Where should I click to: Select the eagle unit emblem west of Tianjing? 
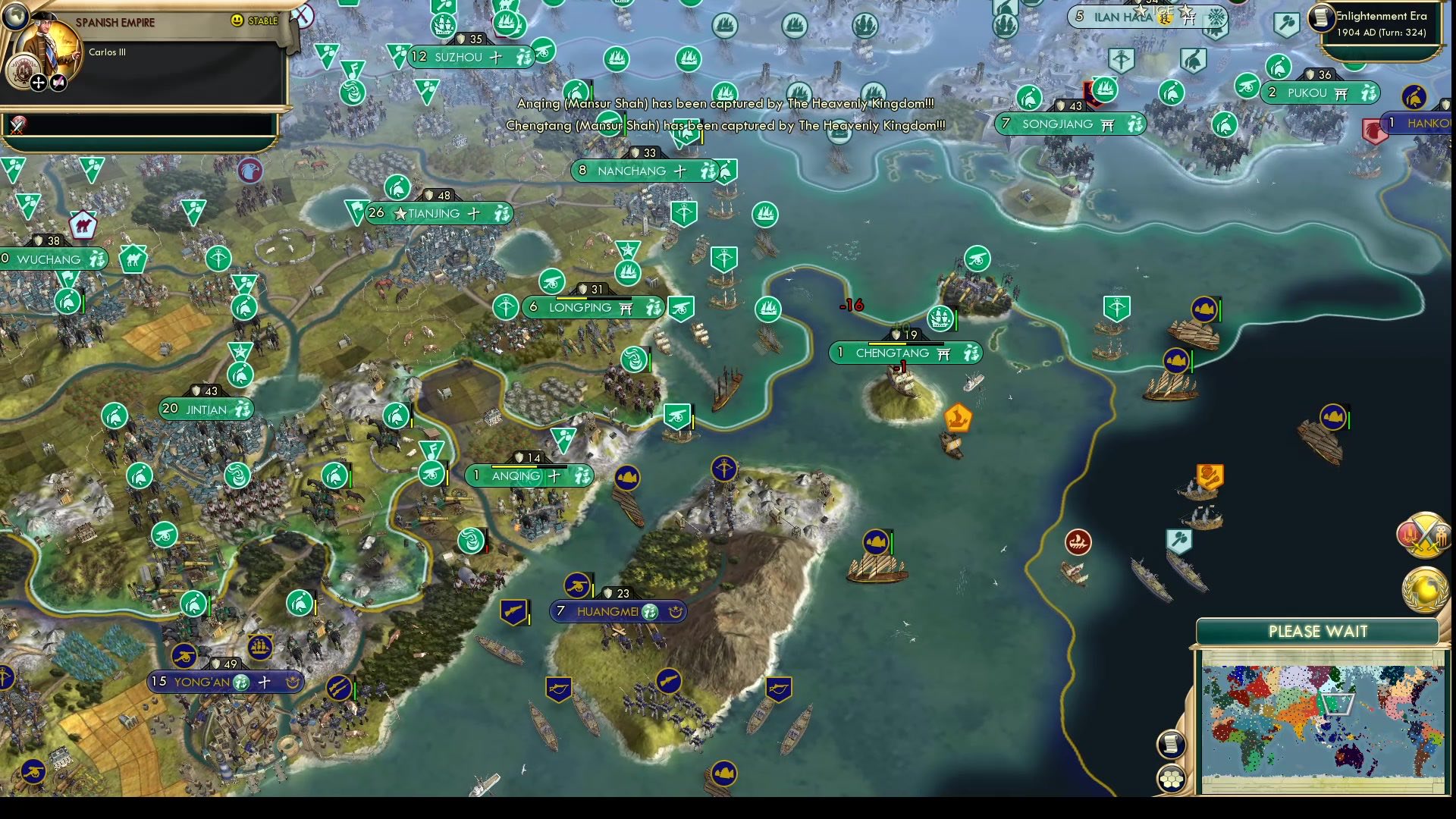pyautogui.click(x=250, y=172)
